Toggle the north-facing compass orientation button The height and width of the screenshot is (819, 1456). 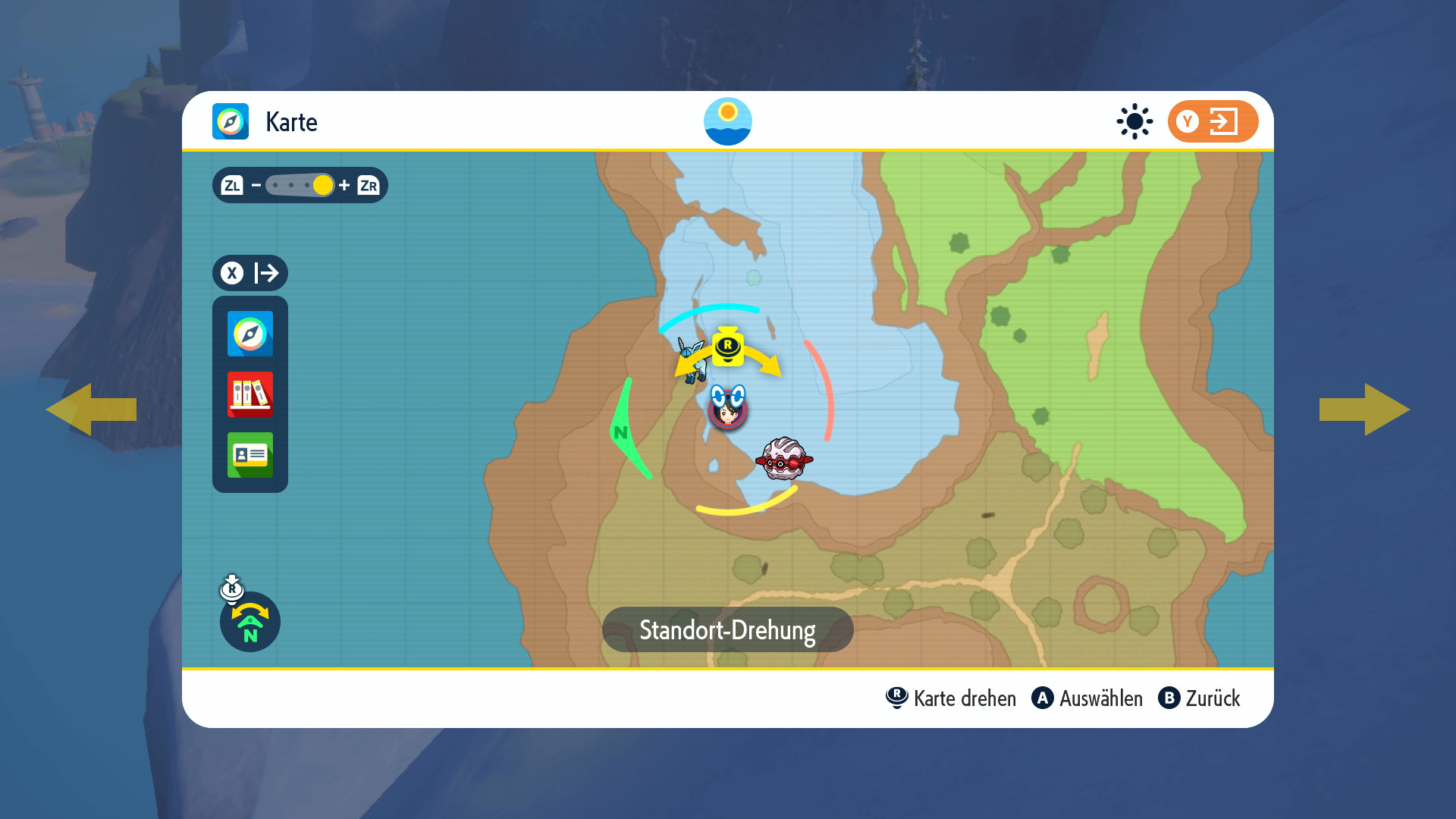[249, 622]
